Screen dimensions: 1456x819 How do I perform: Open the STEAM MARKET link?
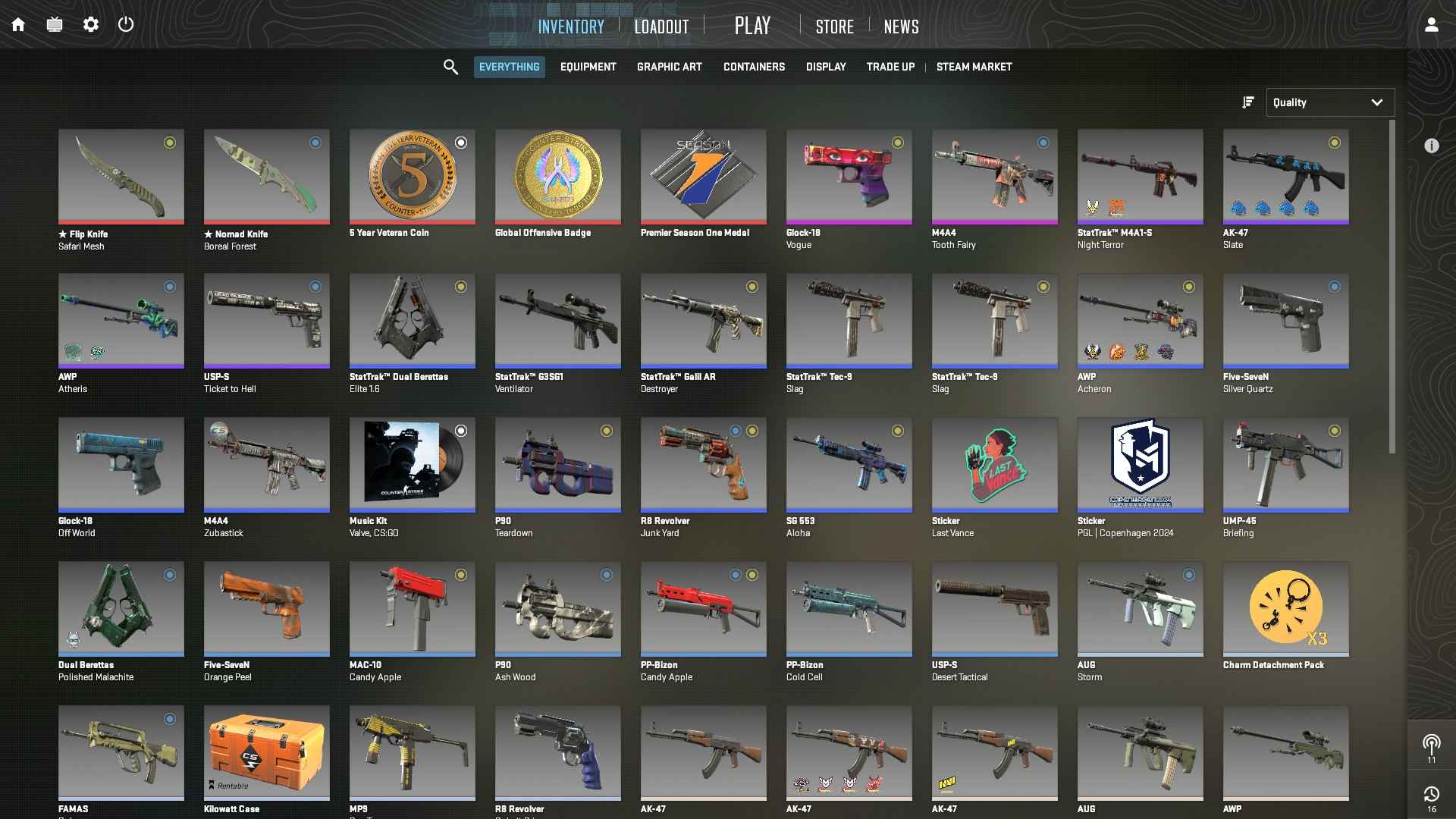[974, 67]
